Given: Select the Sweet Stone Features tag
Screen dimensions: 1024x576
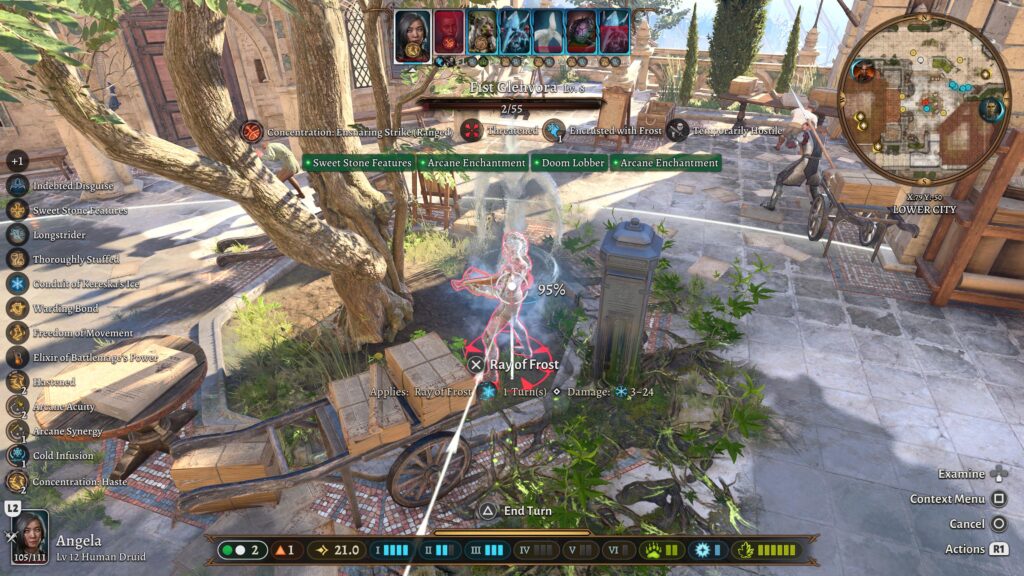Looking at the screenshot, I should coord(358,163).
